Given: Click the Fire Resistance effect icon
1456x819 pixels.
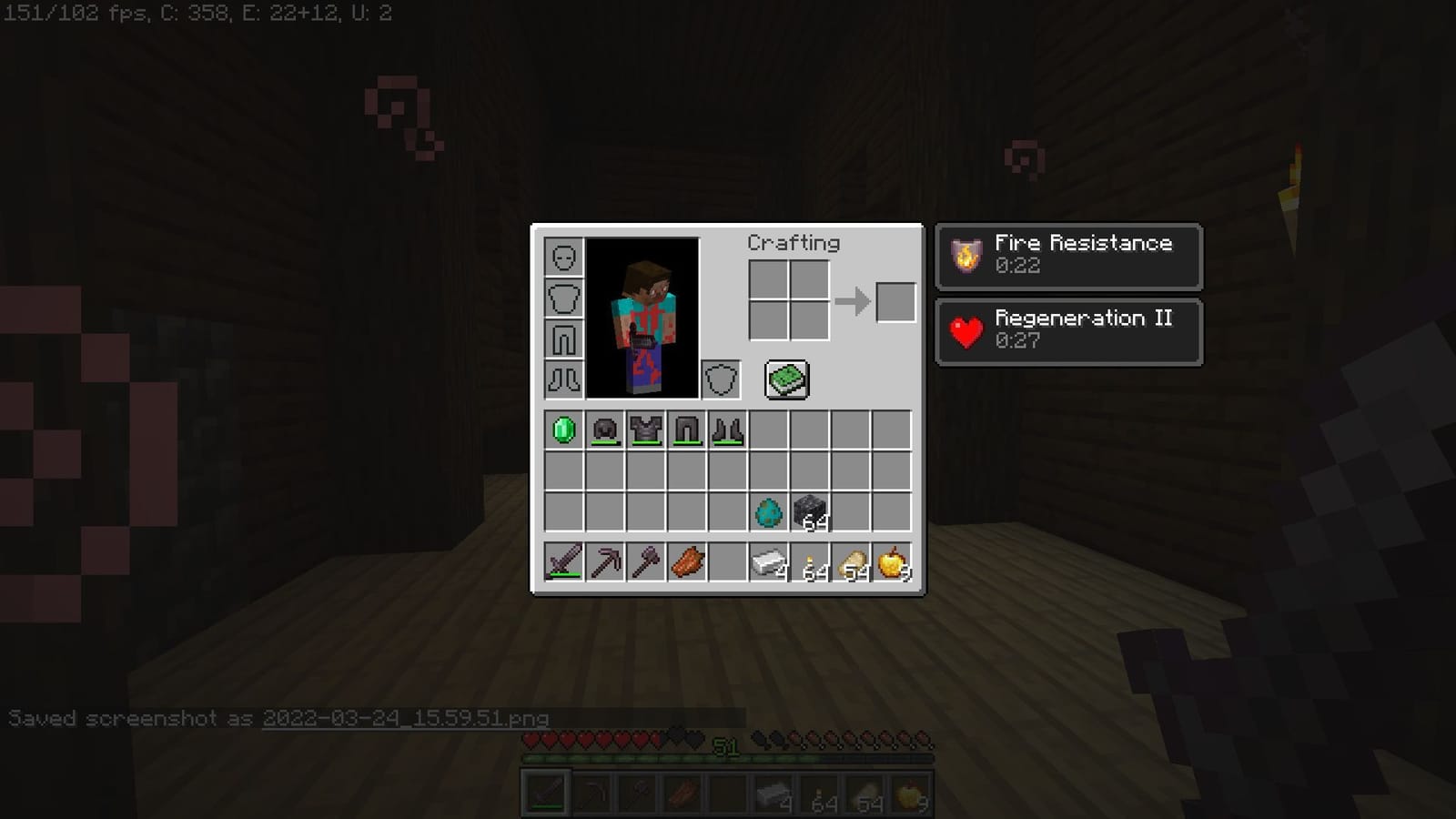Looking at the screenshot, I should tap(965, 256).
